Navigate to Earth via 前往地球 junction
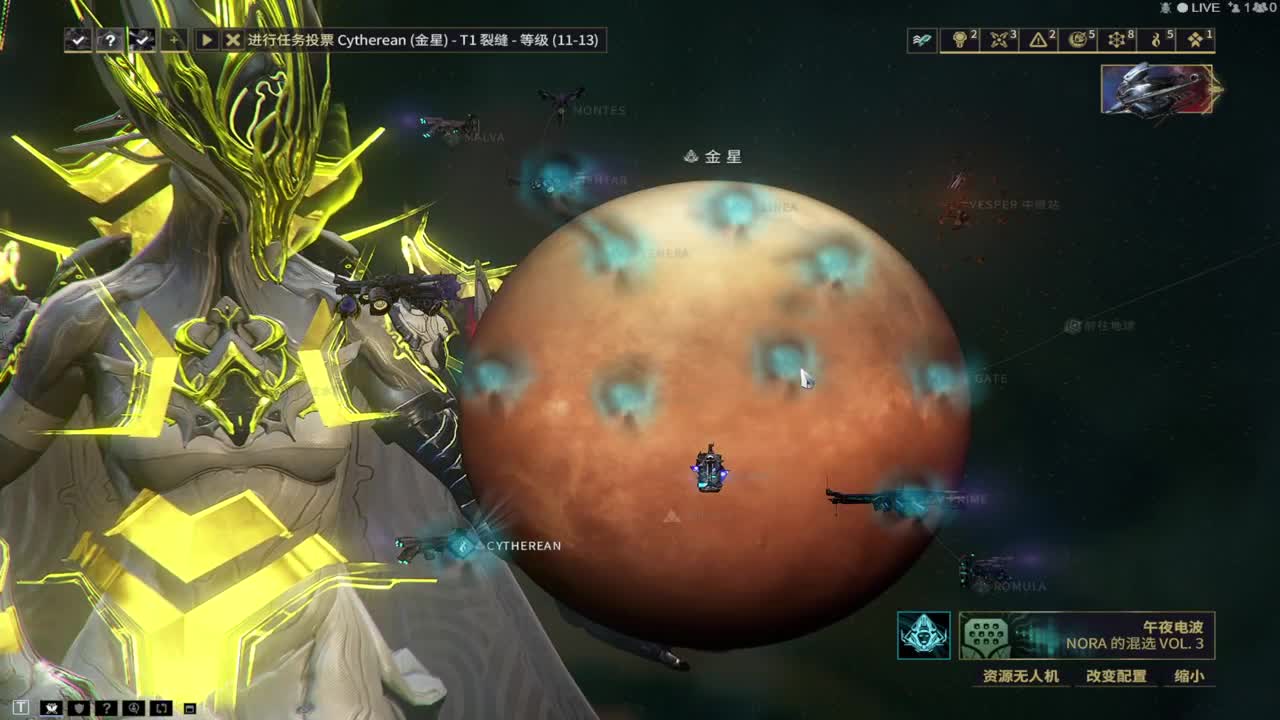 1073,326
